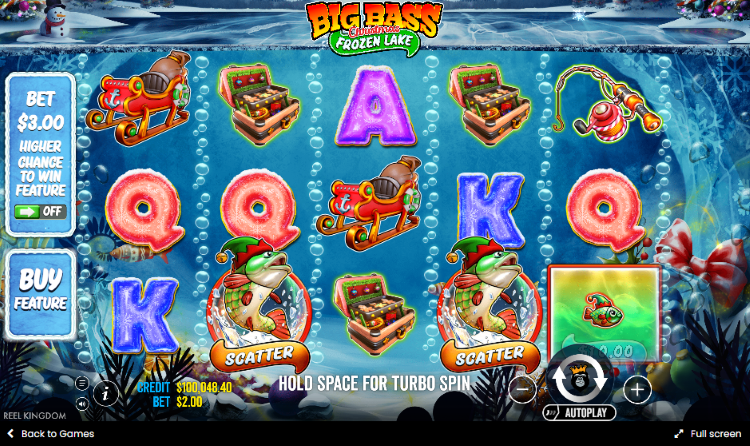Toggle the higher chance to win feature switch
The width and height of the screenshot is (750, 446).
(40, 212)
